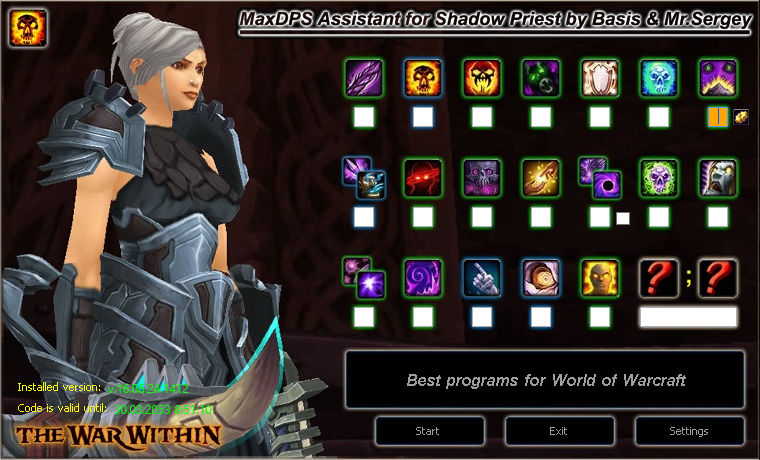Image resolution: width=760 pixels, height=460 pixels.
Task: Click the pale shield ability icon
Action: pyautogui.click(x=600, y=77)
